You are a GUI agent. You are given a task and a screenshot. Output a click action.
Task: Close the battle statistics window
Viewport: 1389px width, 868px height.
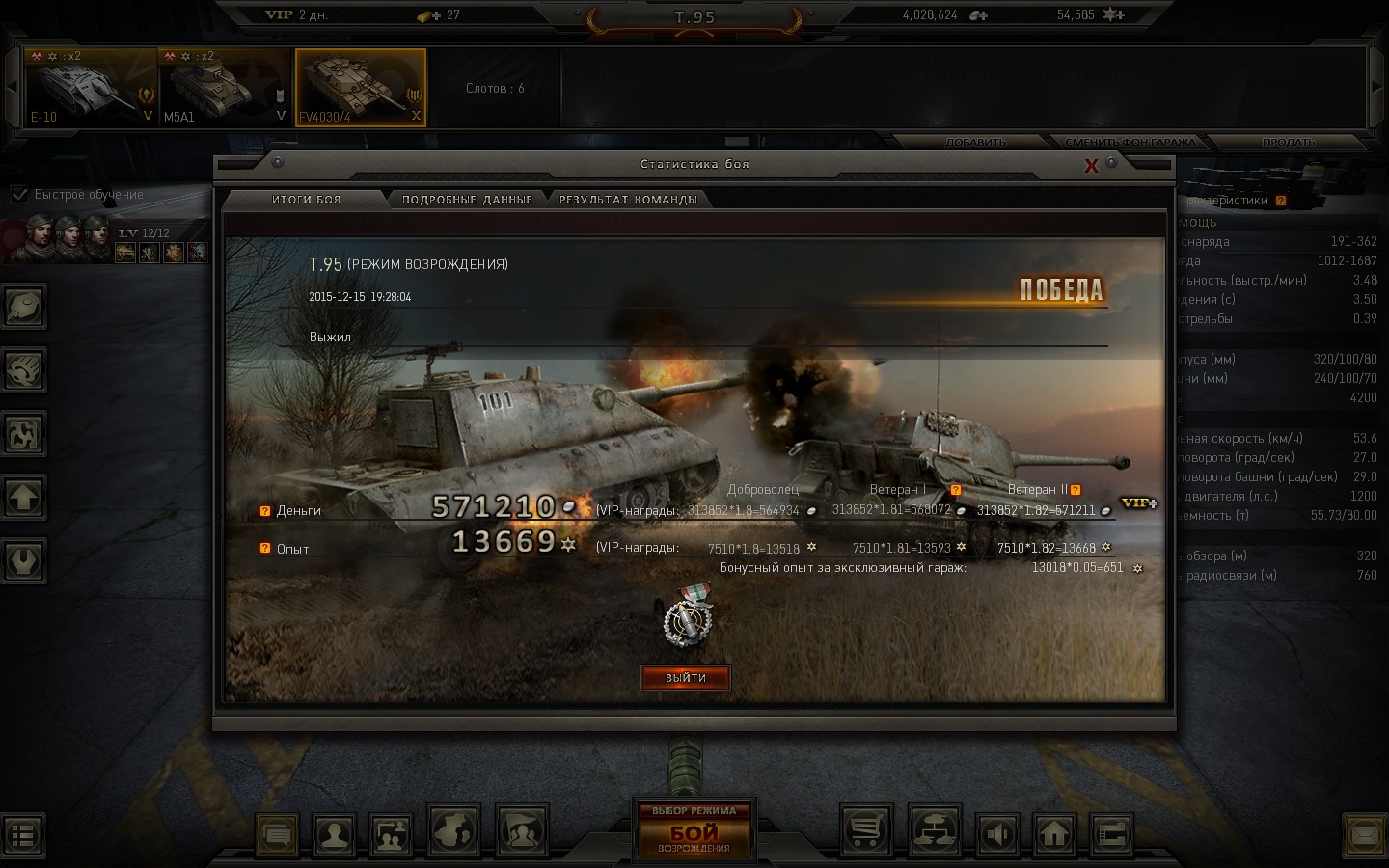pos(1091,166)
